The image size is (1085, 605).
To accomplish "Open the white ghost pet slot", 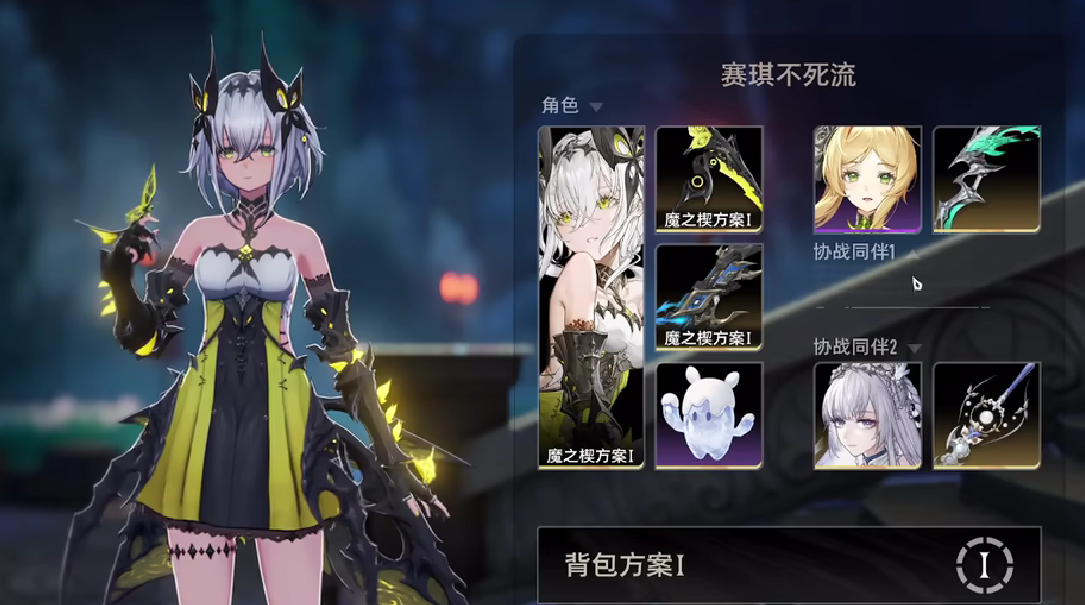I will click(x=709, y=415).
